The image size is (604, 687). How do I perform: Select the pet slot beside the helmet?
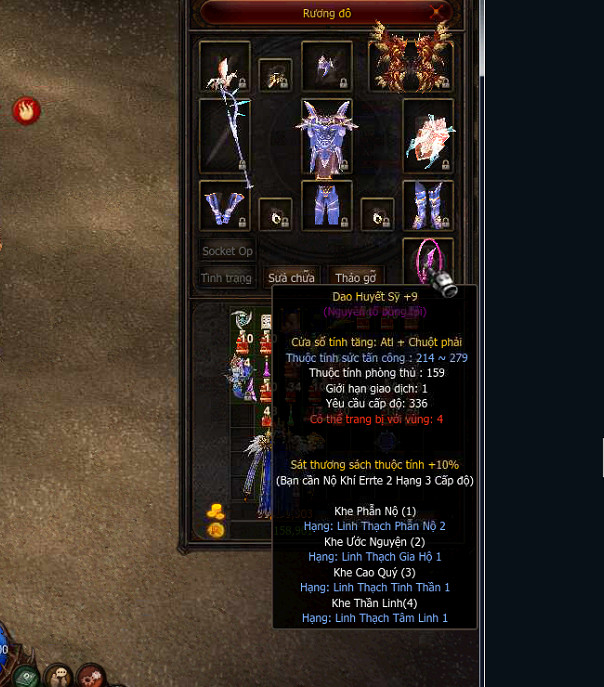[275, 75]
